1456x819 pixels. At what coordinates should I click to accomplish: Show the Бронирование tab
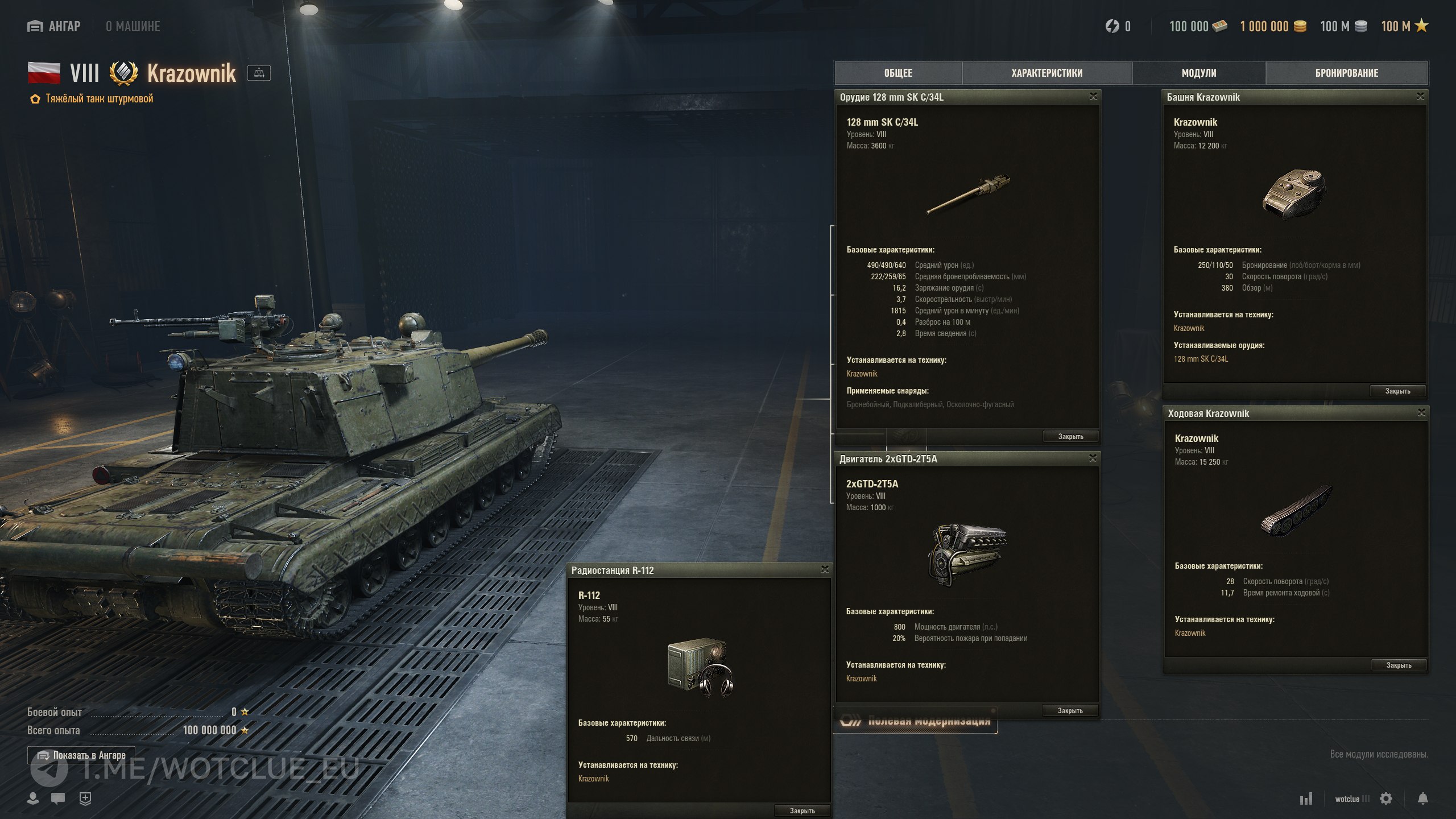click(x=1346, y=73)
